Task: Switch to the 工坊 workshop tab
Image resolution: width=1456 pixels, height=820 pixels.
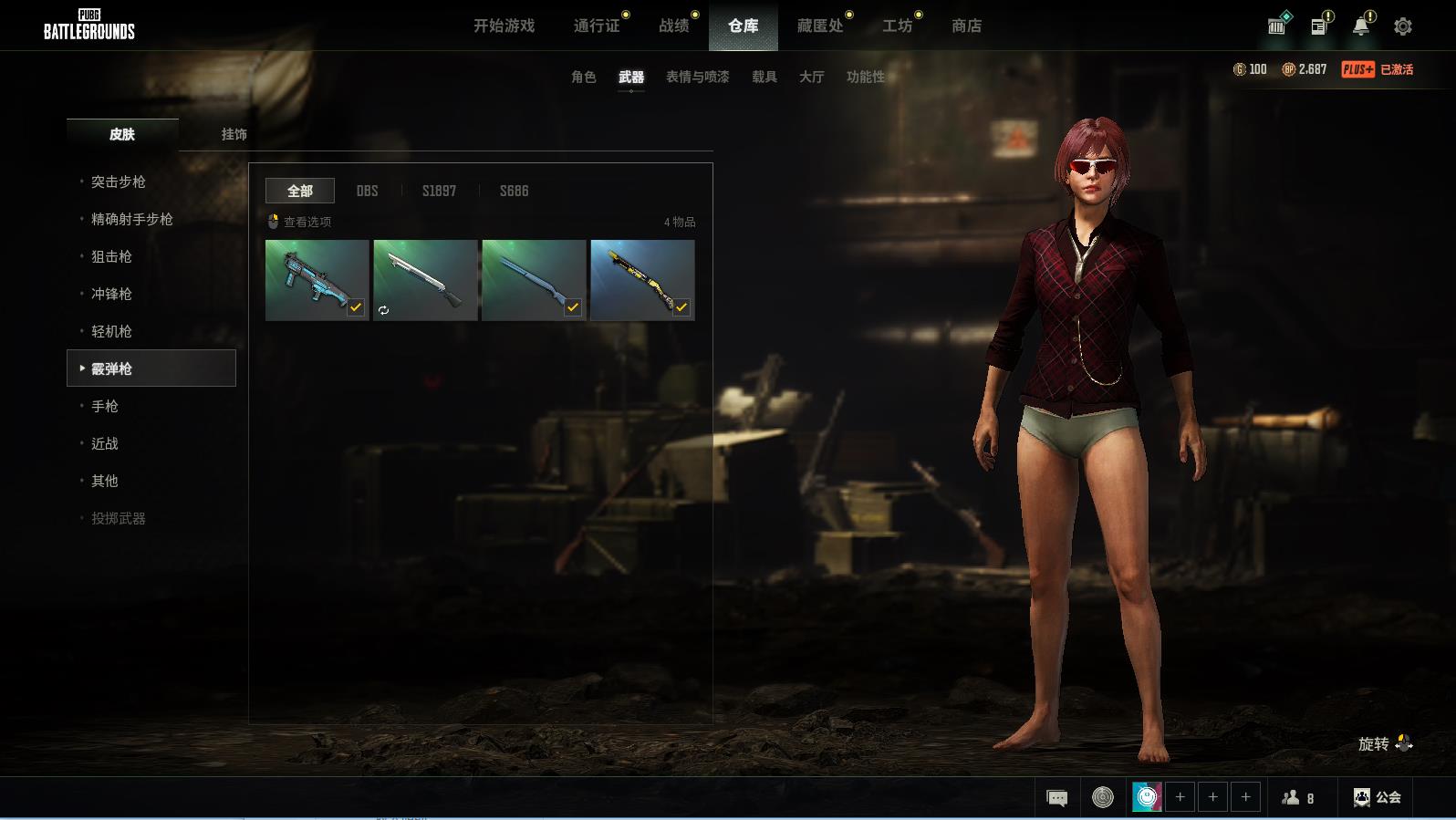Action: [x=897, y=26]
